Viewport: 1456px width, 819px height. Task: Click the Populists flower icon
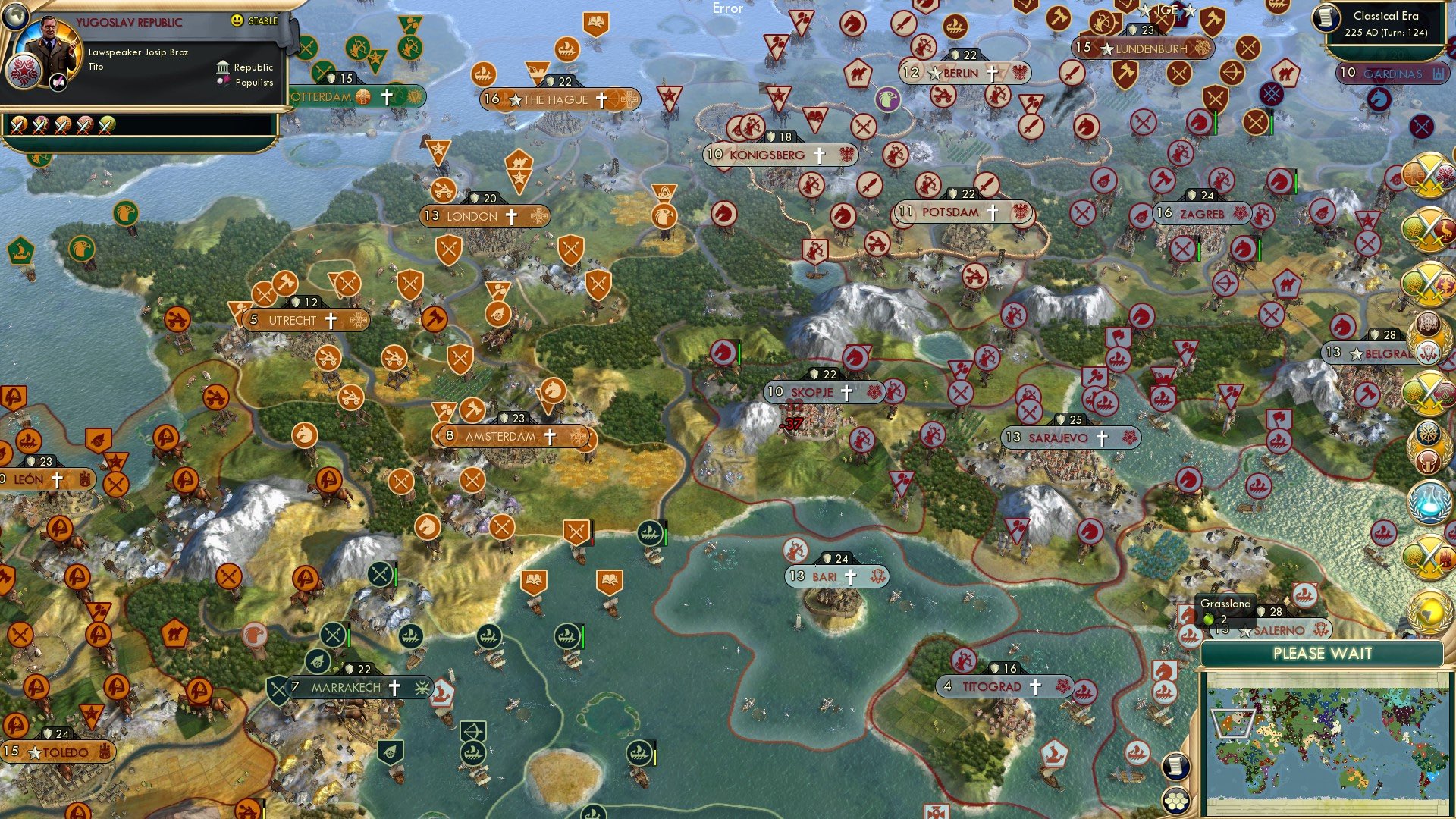(x=224, y=81)
